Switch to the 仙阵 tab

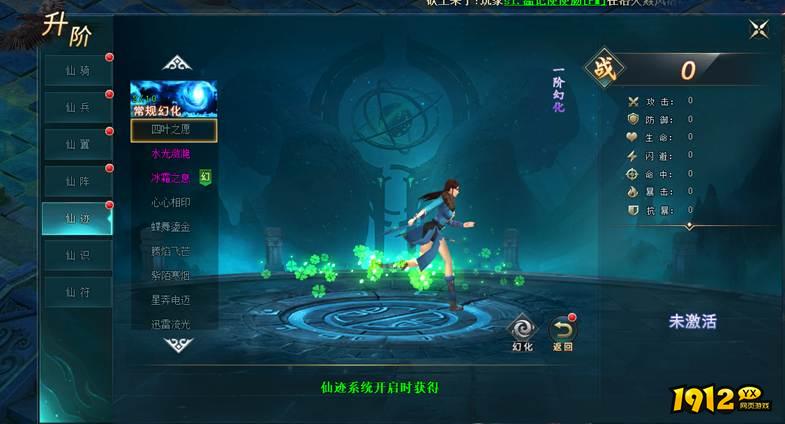coord(77,181)
